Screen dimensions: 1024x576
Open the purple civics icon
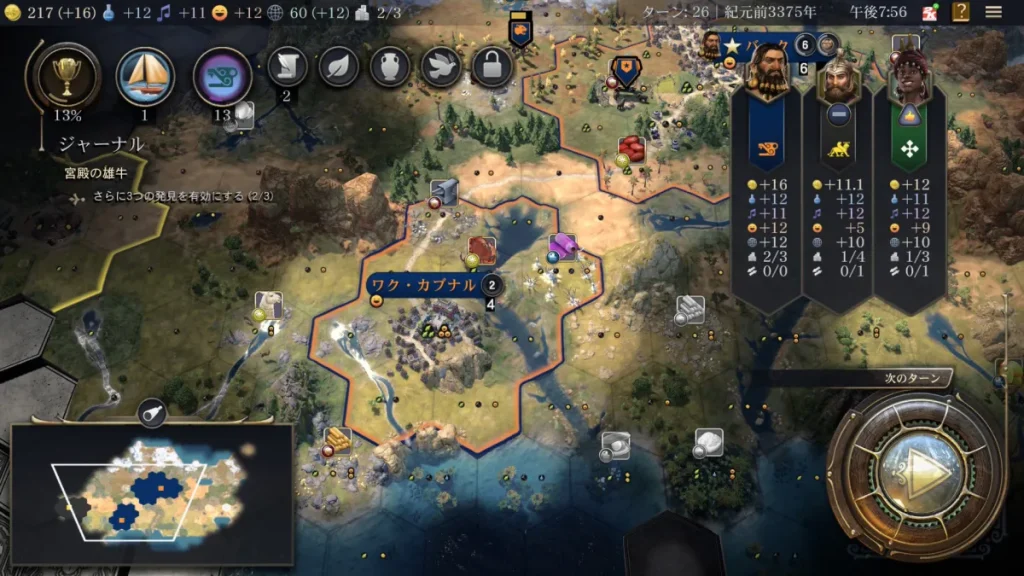pos(221,76)
